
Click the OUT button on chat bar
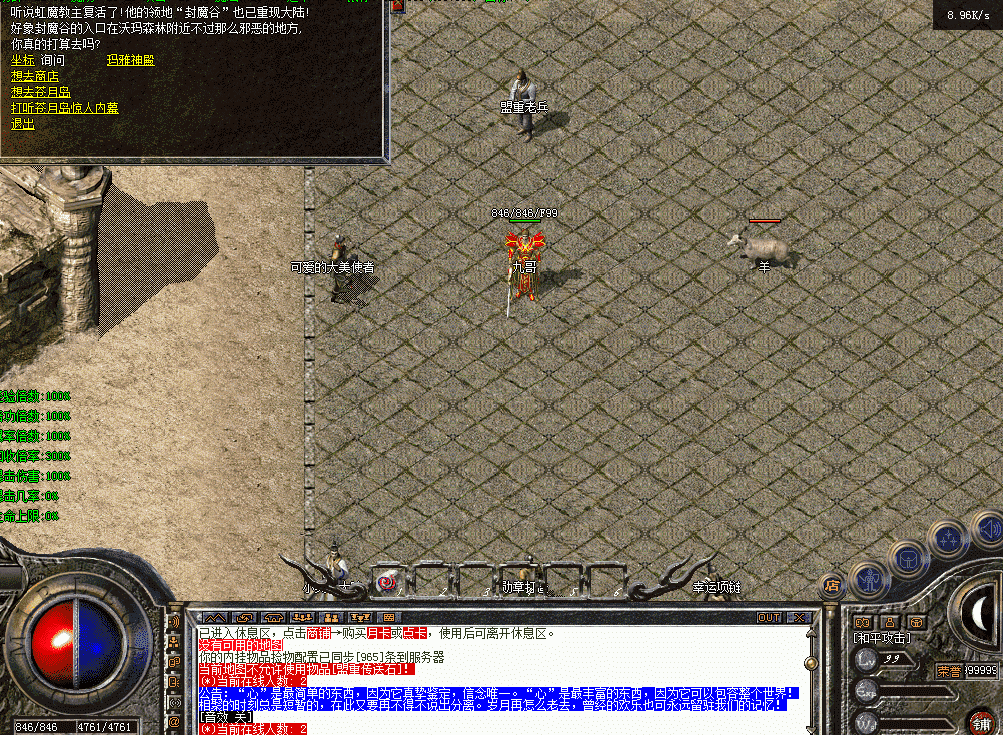[x=768, y=617]
